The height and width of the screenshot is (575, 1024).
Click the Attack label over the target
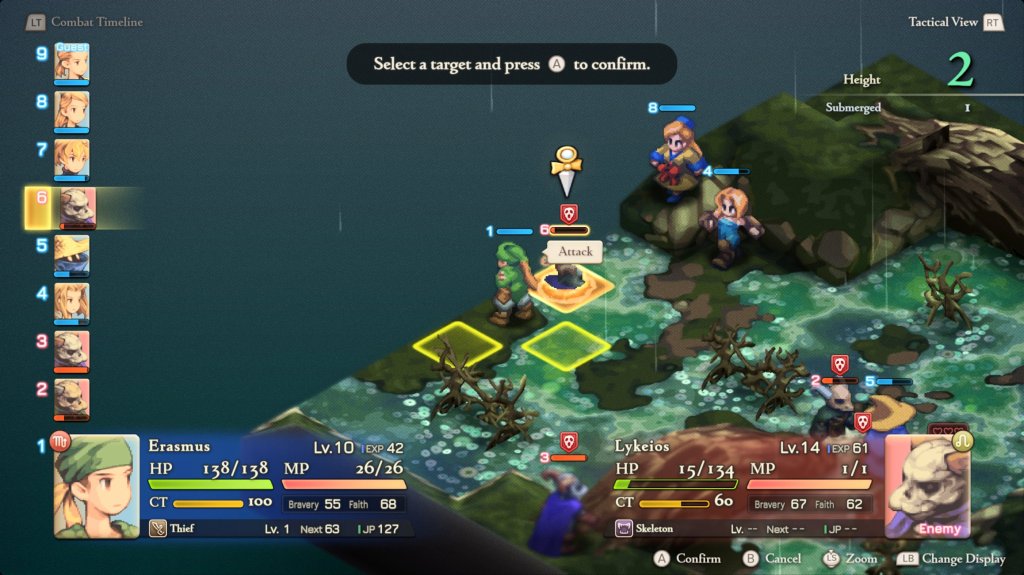pyautogui.click(x=575, y=252)
